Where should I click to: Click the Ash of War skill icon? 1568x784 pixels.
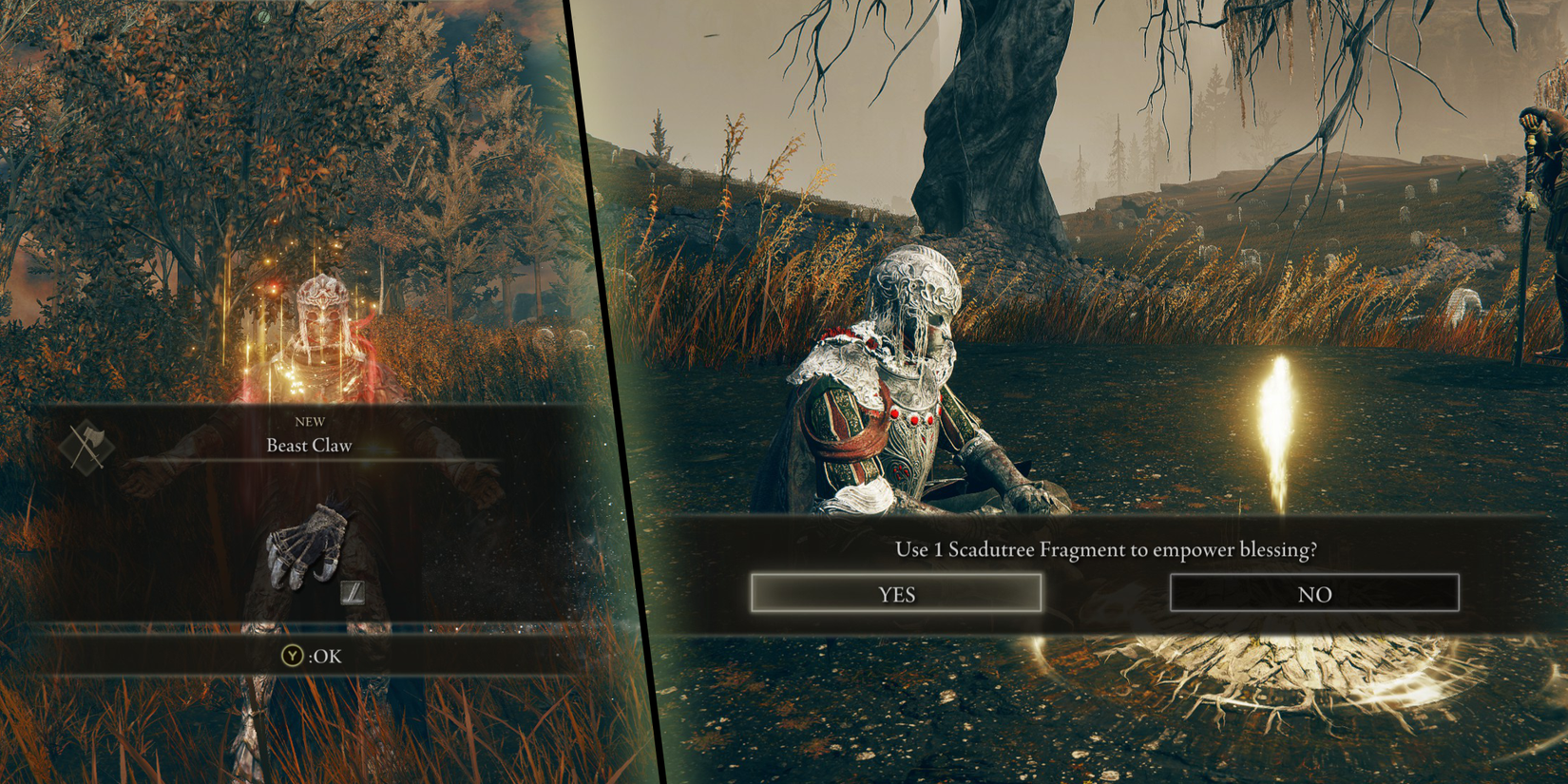pos(354,592)
